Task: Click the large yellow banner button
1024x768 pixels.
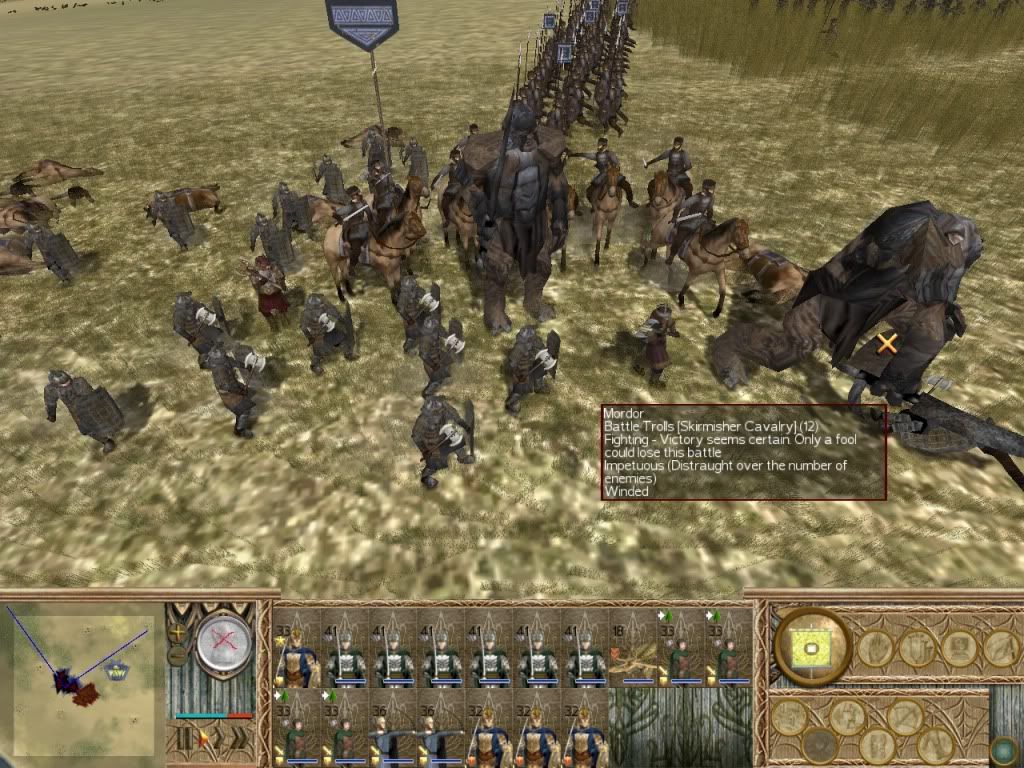Action: pos(812,647)
